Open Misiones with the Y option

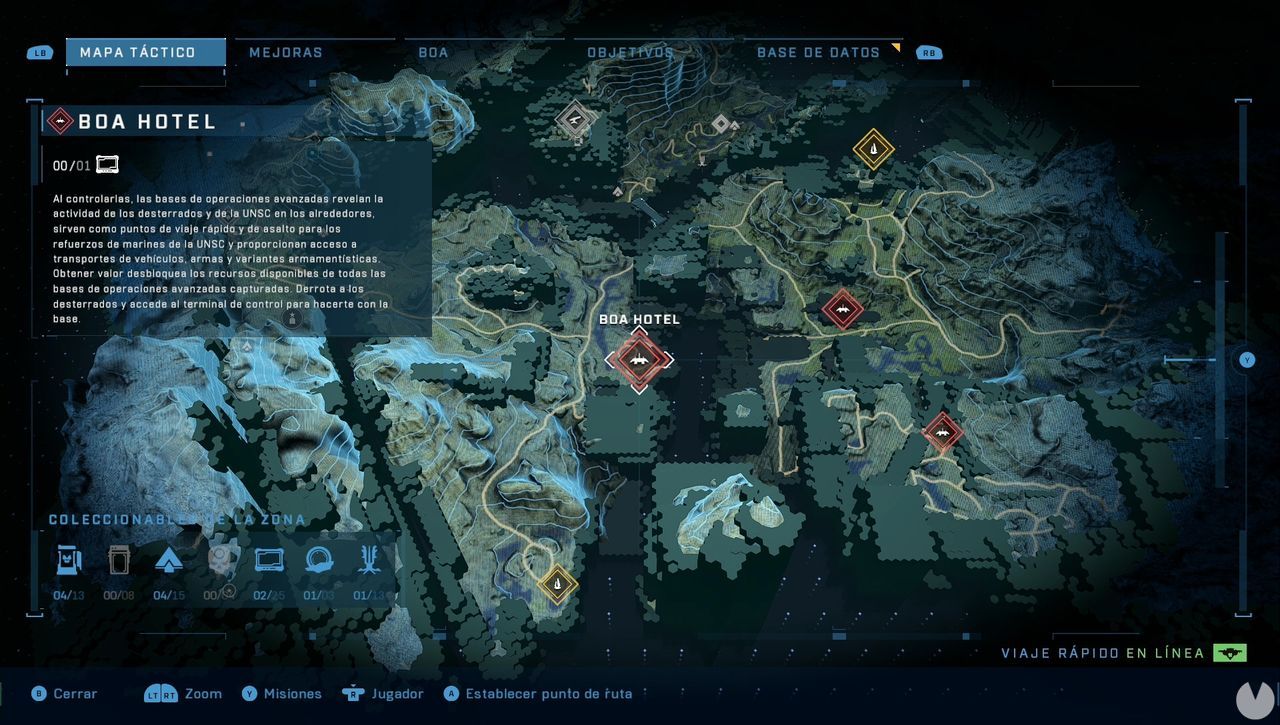[x=281, y=693]
